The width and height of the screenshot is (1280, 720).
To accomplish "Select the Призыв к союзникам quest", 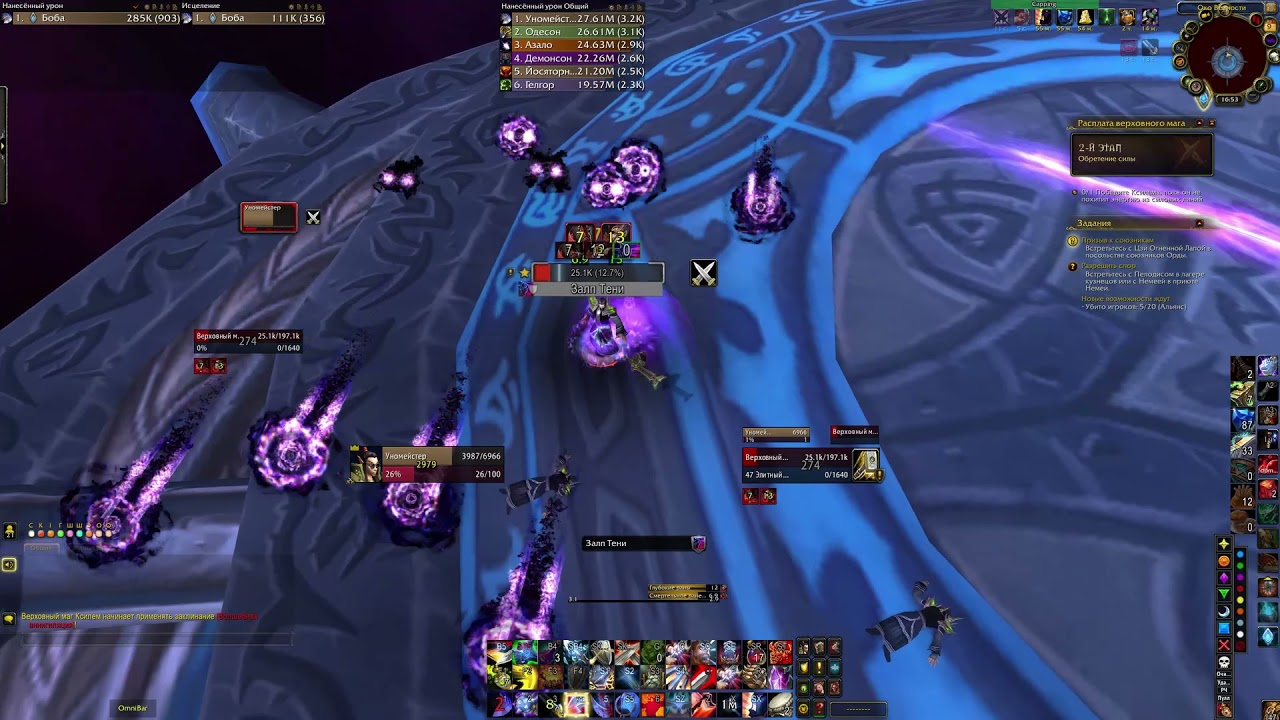I will tap(1118, 240).
